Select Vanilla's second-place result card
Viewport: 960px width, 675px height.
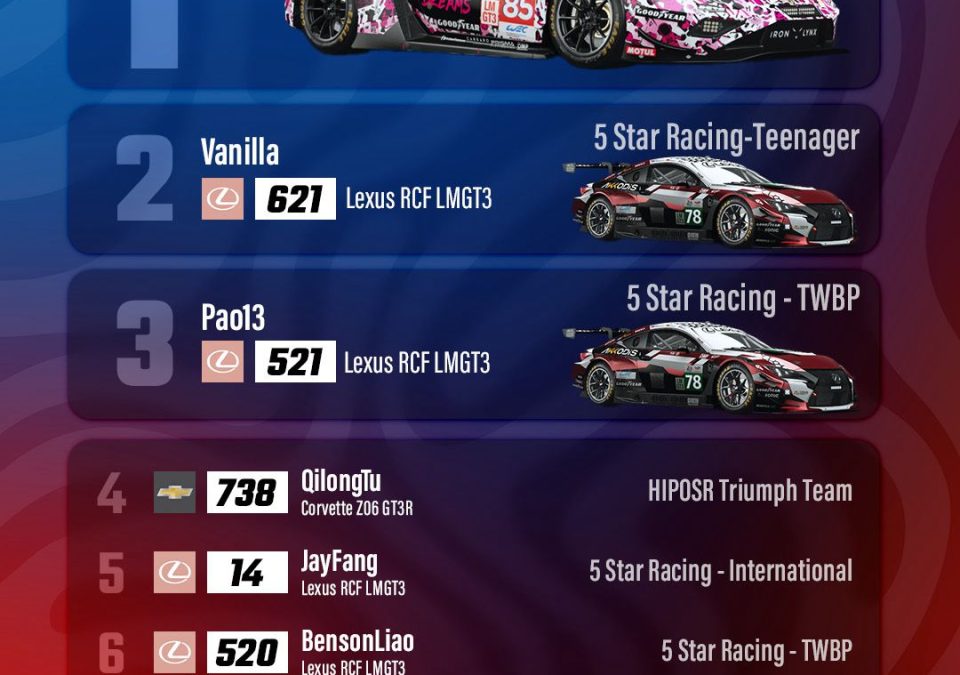click(x=472, y=180)
